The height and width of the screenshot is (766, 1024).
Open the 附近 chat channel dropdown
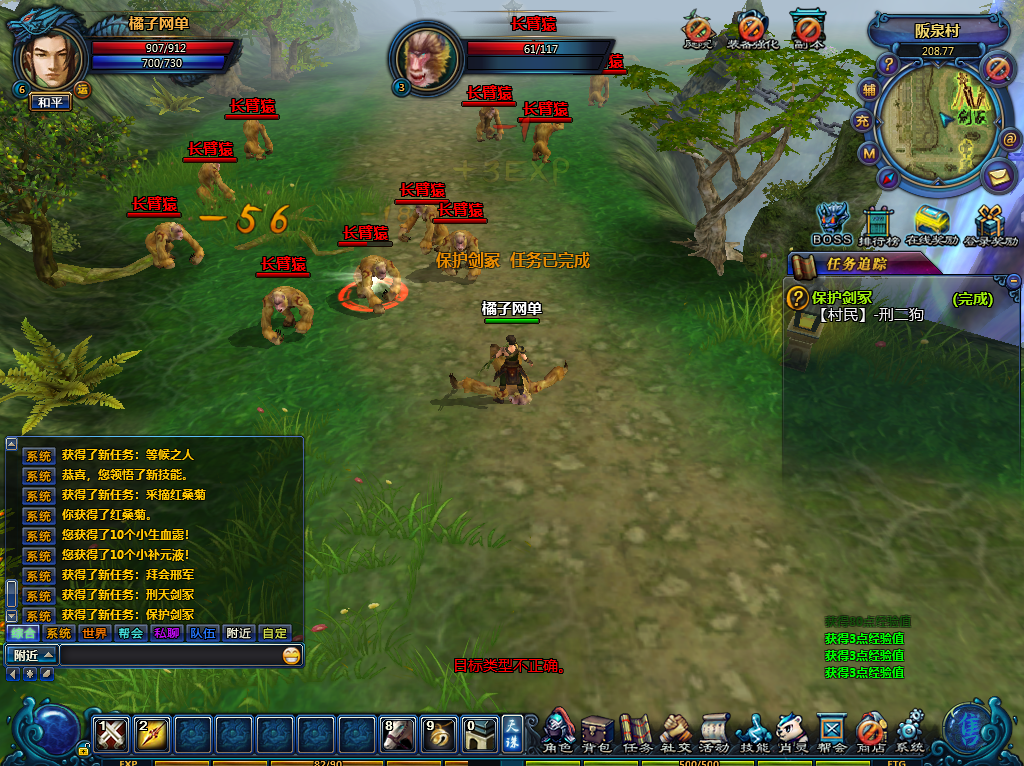pos(31,655)
